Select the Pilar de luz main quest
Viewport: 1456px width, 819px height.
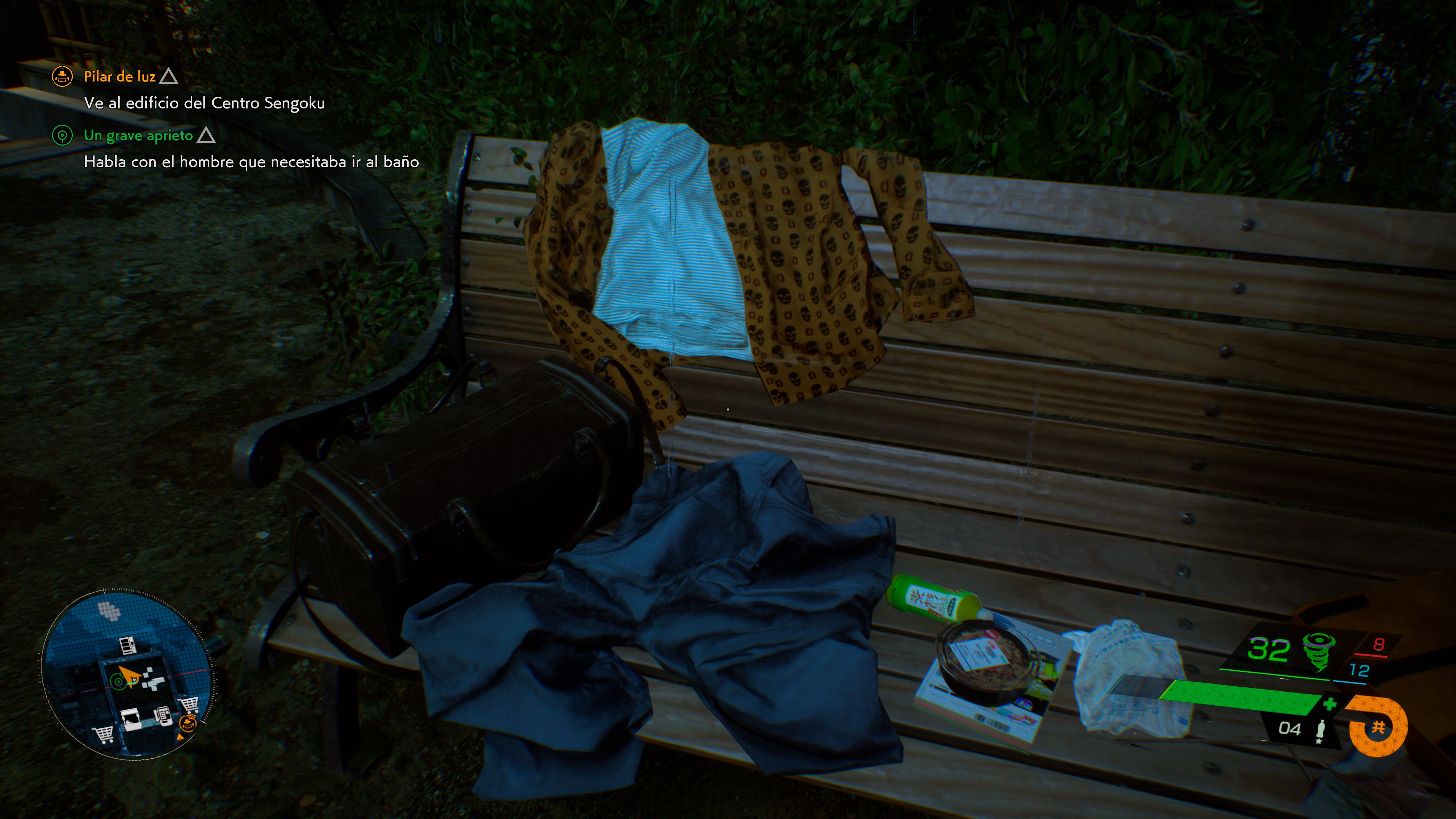click(119, 76)
